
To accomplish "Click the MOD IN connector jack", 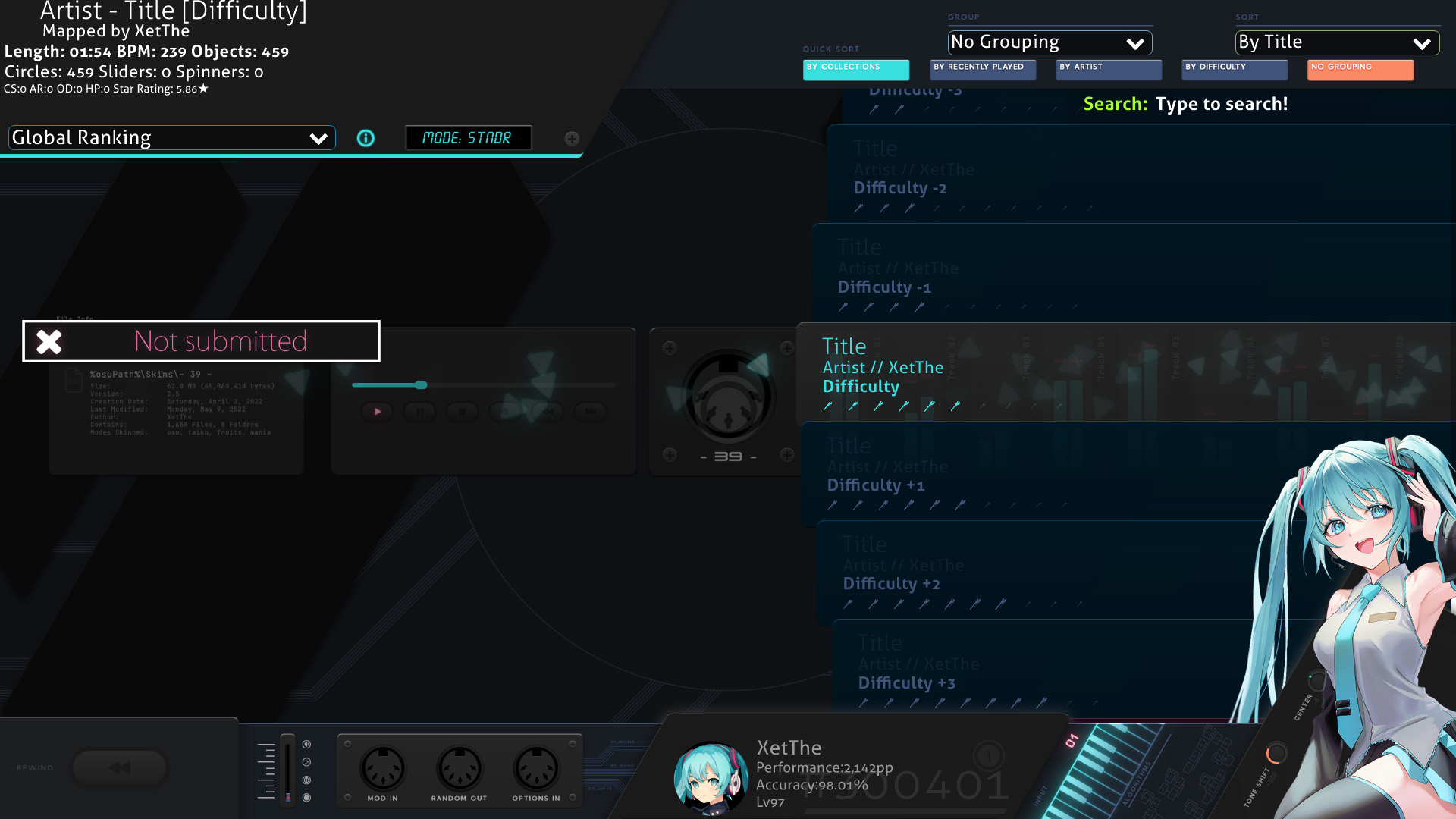I will coord(383,768).
